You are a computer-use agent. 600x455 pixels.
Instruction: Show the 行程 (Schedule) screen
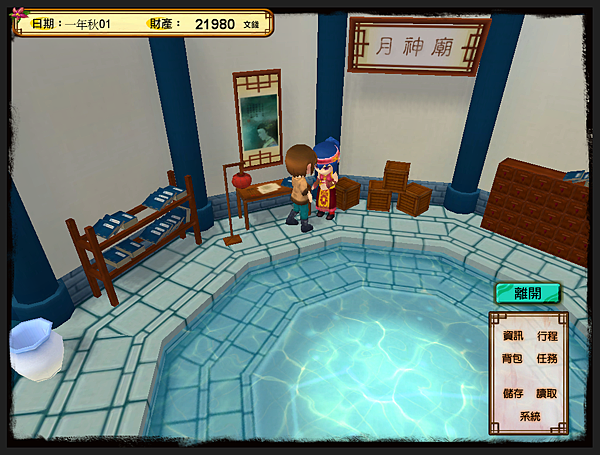547,336
